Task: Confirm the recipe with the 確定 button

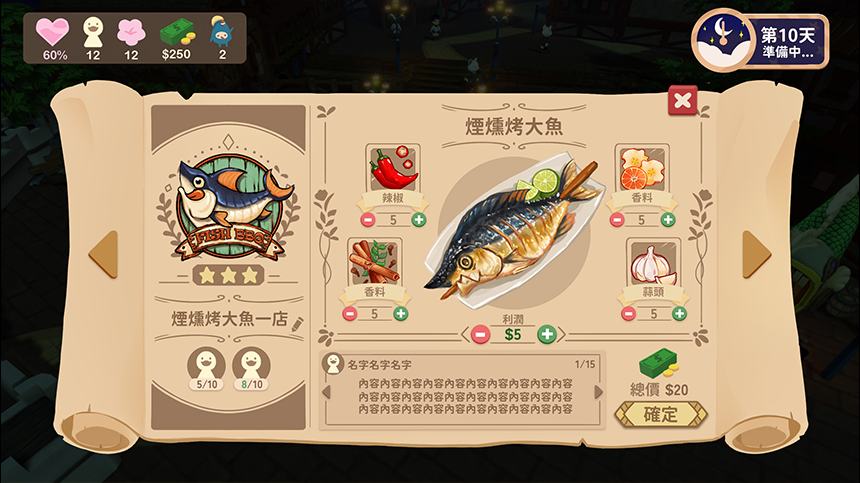Action: tap(660, 414)
